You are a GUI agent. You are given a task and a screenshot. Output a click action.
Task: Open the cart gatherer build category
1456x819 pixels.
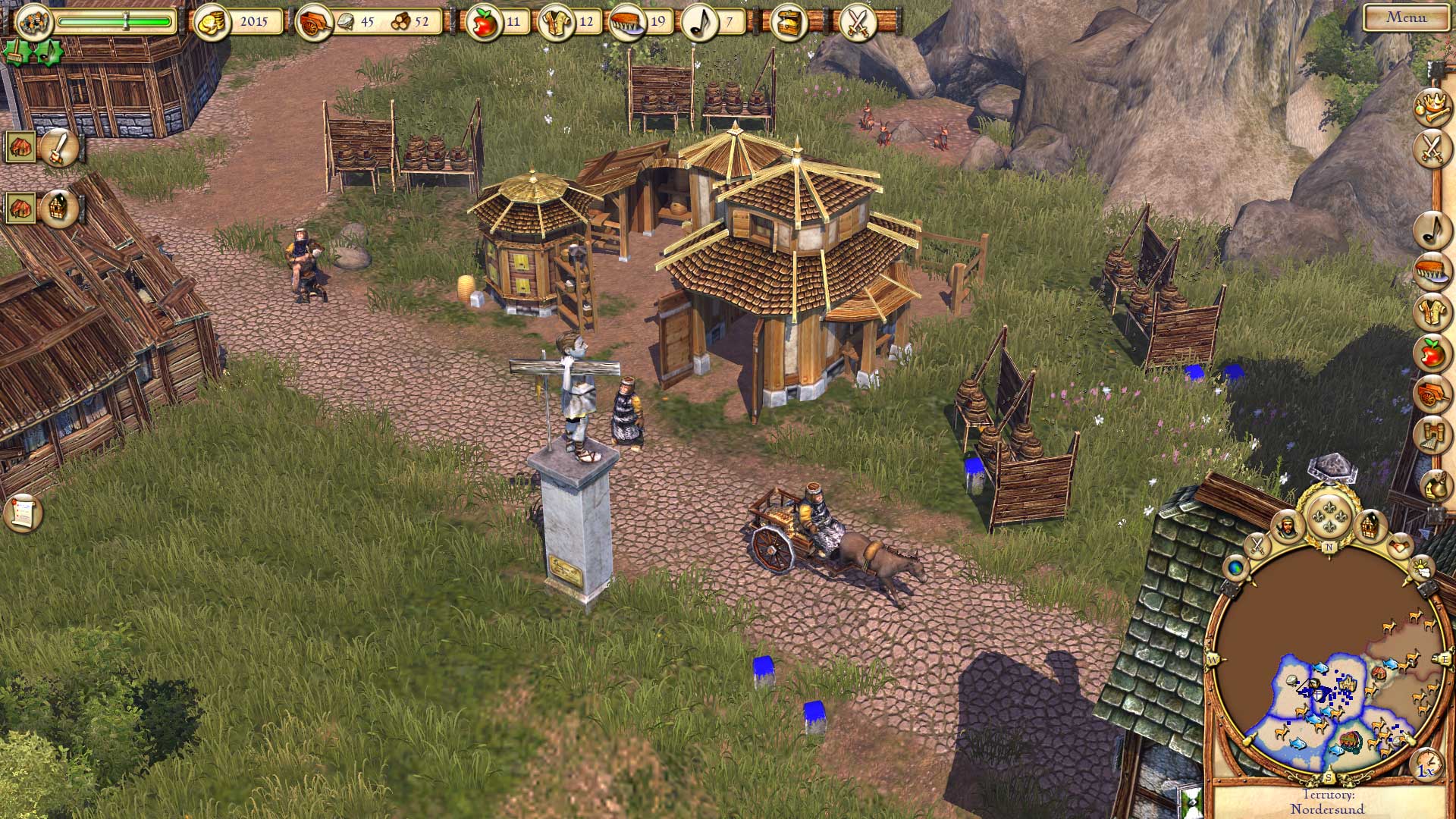[x=1432, y=394]
